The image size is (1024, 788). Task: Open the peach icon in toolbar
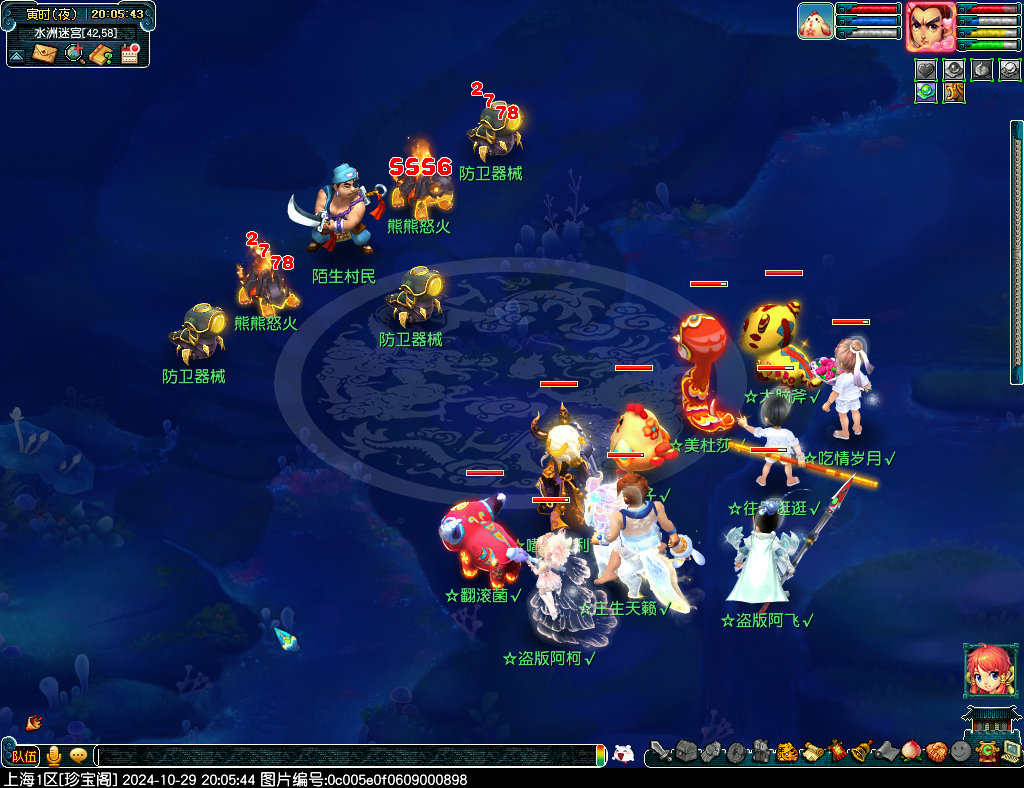pyautogui.click(x=911, y=751)
